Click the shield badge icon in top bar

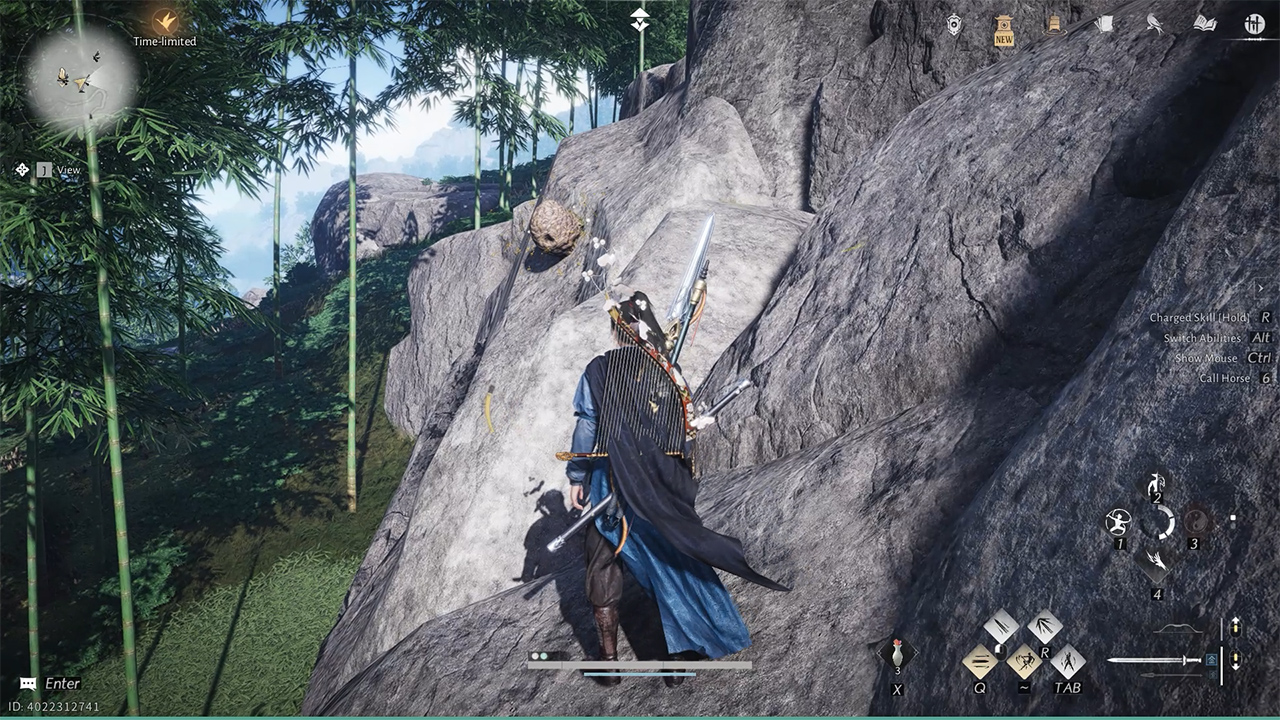click(954, 25)
